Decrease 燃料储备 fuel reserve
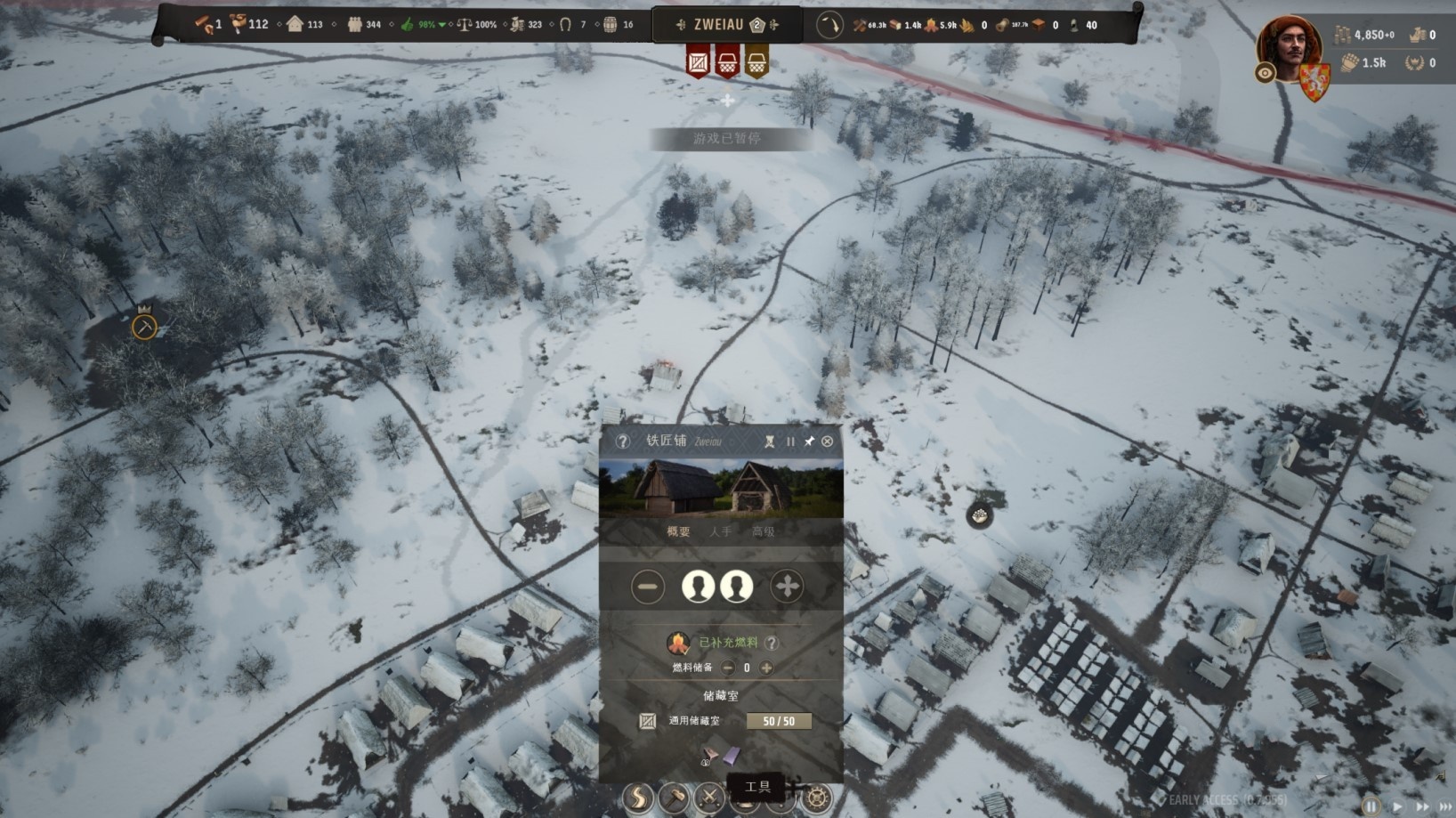Viewport: 1456px width, 818px height. (728, 668)
